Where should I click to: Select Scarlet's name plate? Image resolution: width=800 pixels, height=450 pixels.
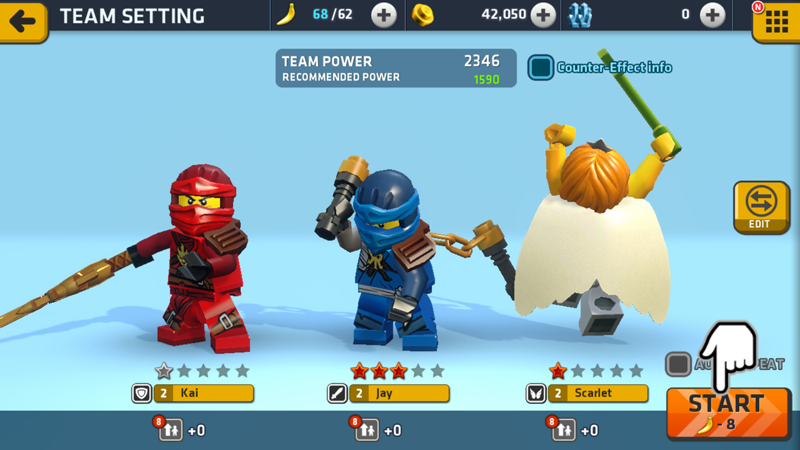pyautogui.click(x=586, y=394)
